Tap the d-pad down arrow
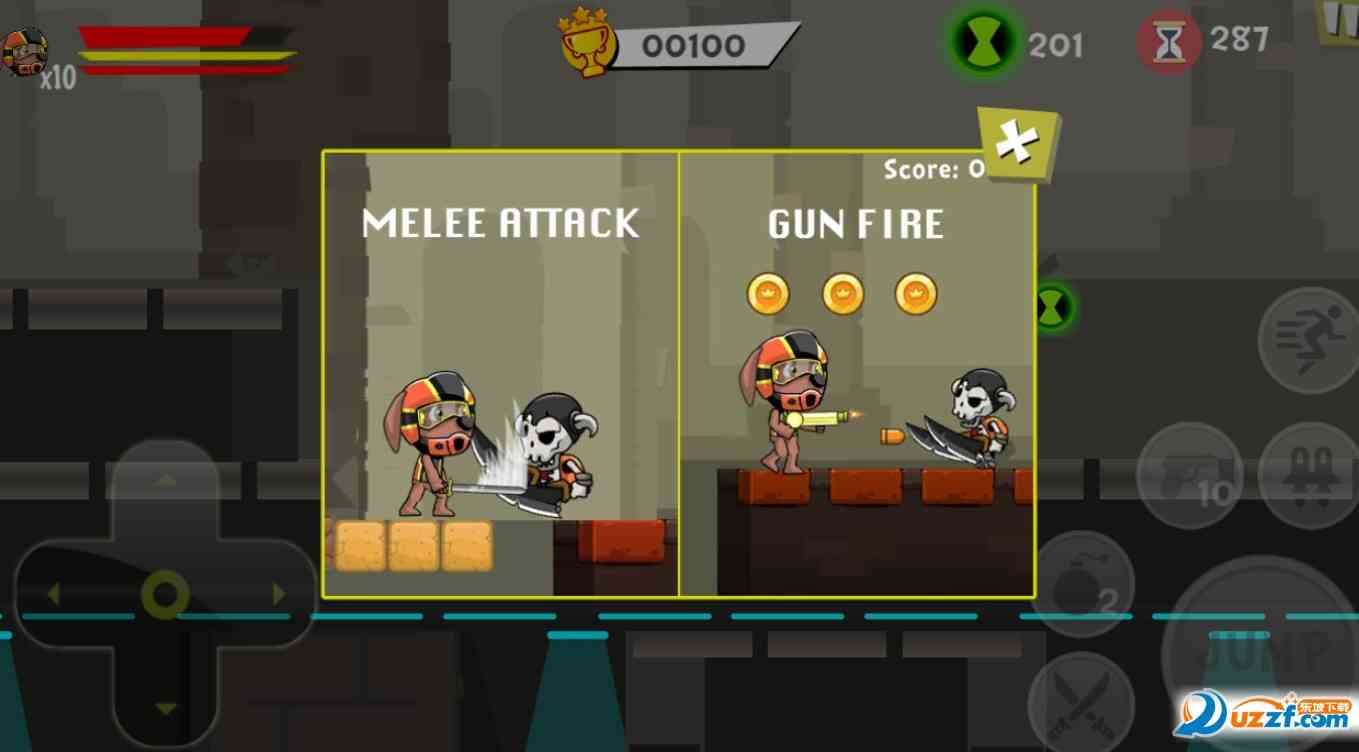The height and width of the screenshot is (752, 1359). (166, 708)
